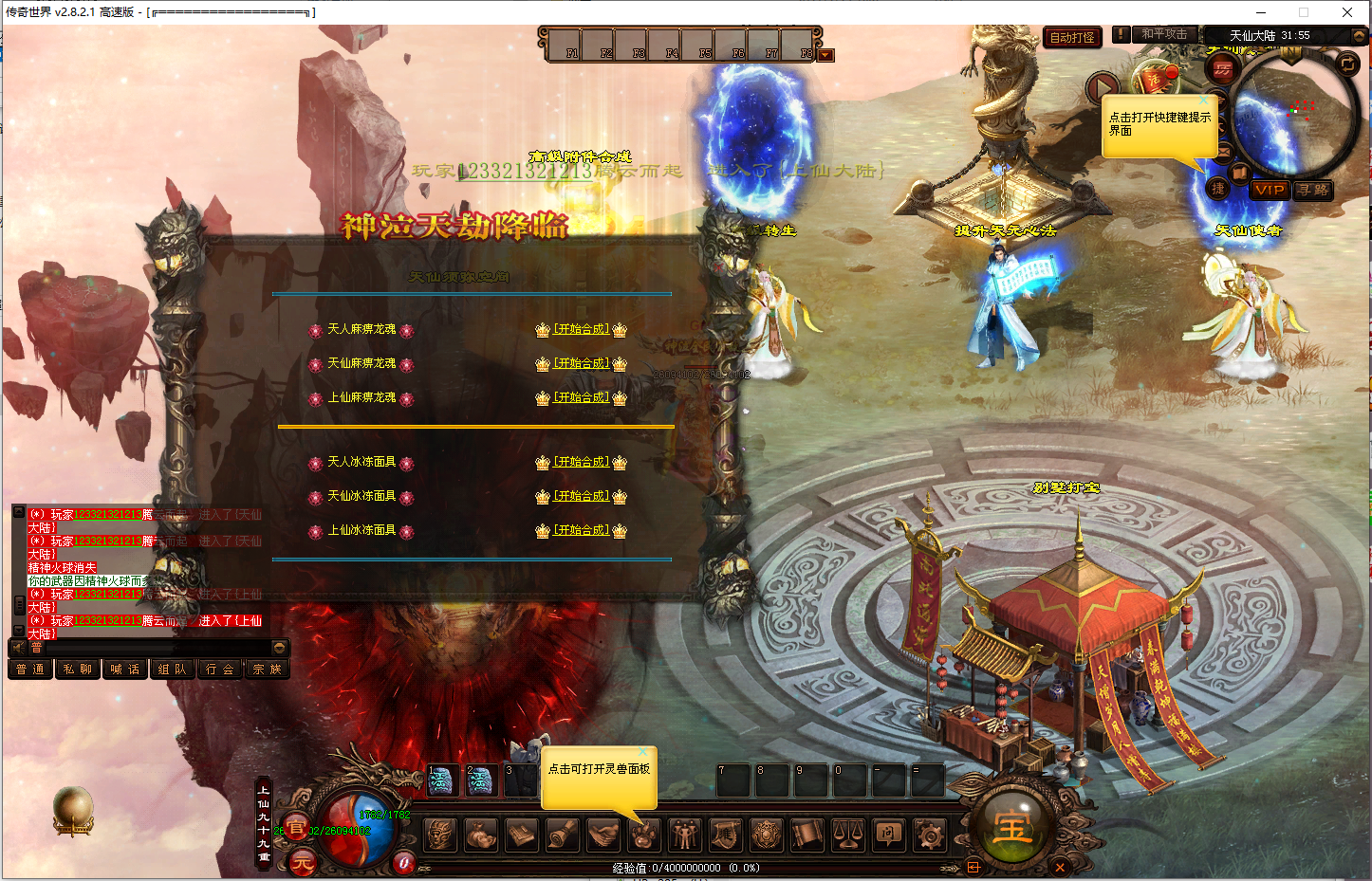Click the 寻路 pathfinding button
Screen dimensions: 1372x881
(1313, 190)
